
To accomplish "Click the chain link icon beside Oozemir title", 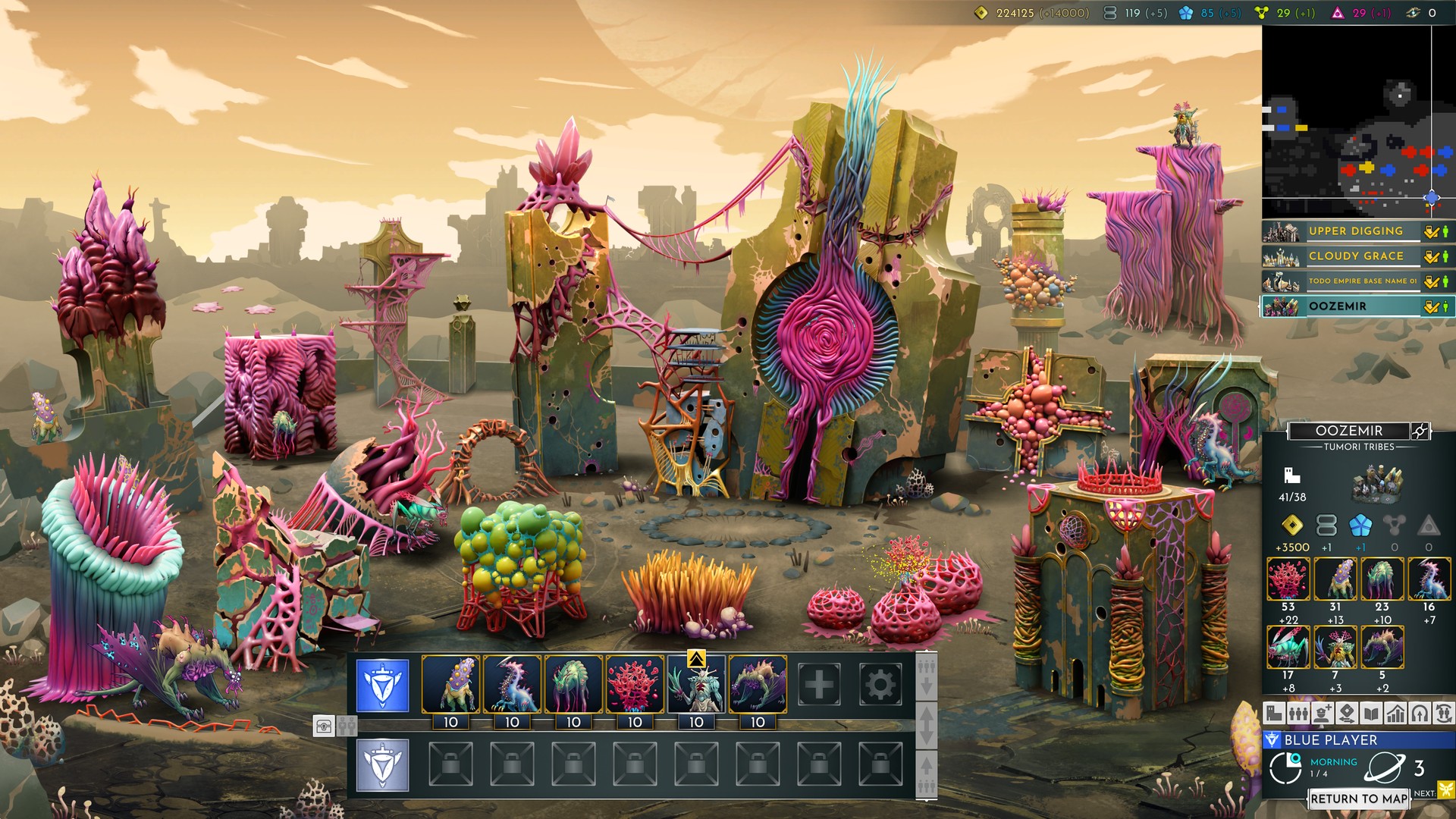I will 1420,431.
